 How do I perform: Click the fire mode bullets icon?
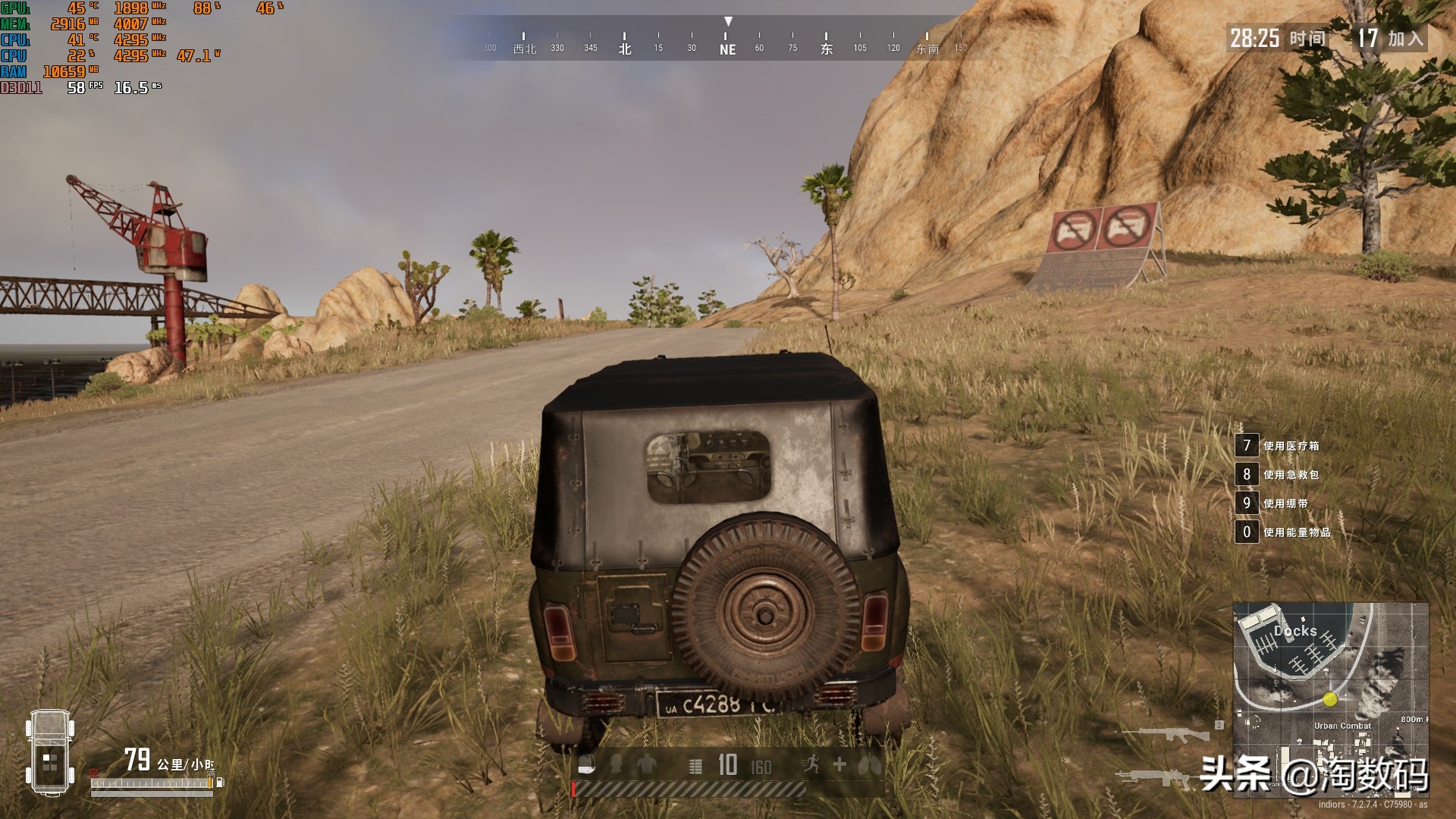(x=695, y=766)
